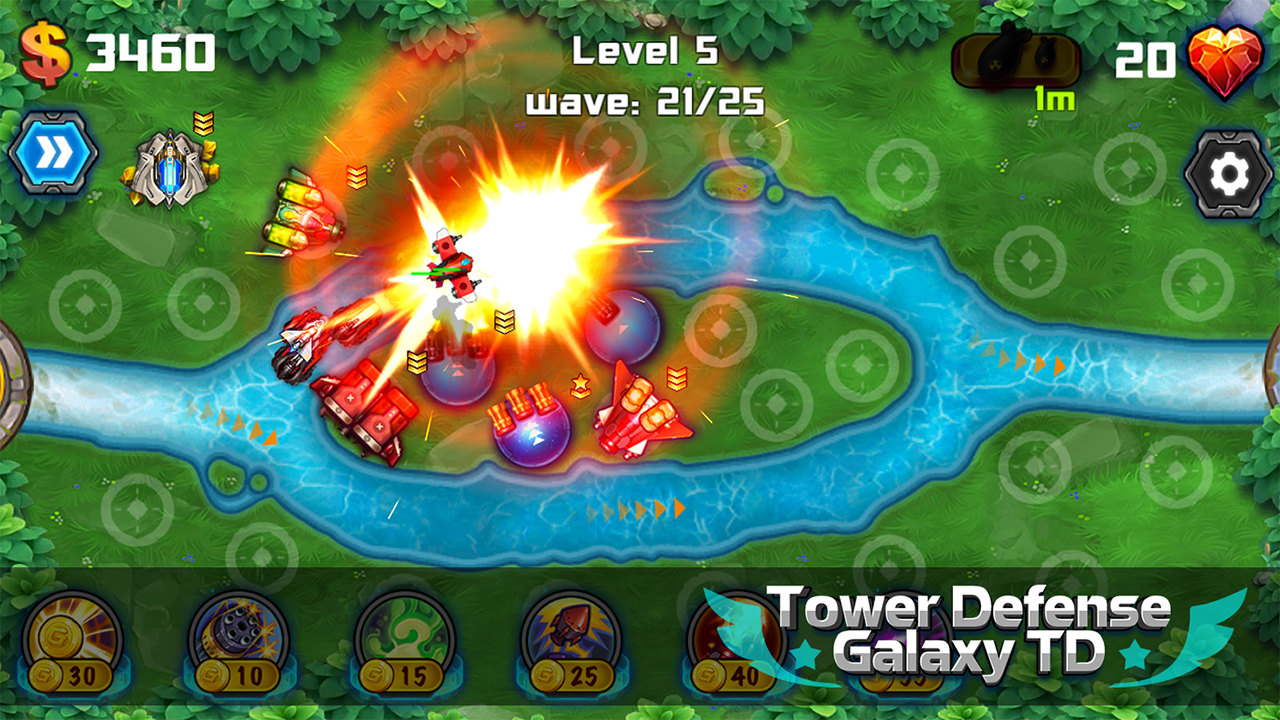The image size is (1280, 720).
Task: Tap the wave 21/25 counter
Action: [x=645, y=98]
